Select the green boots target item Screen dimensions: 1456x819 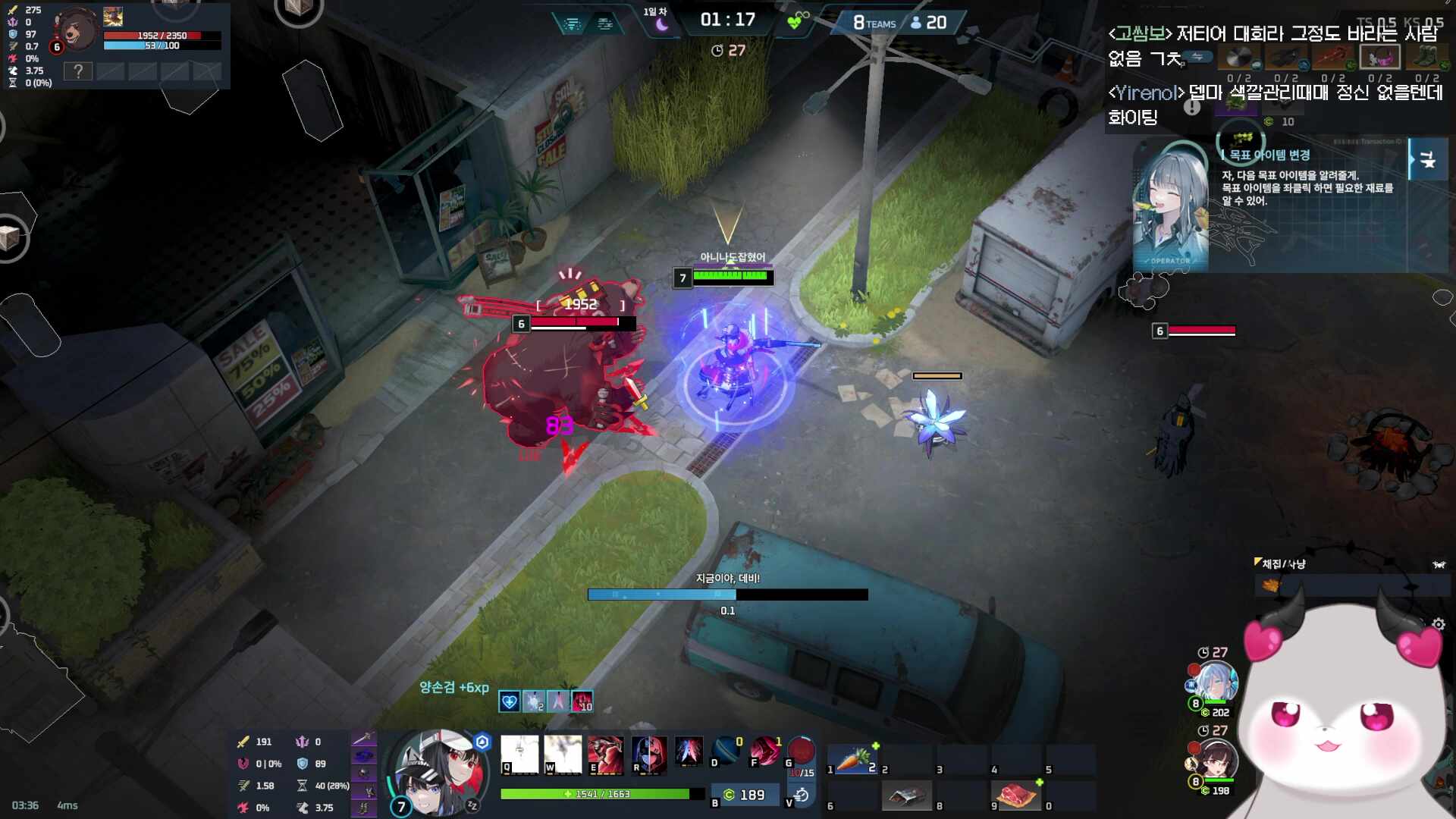pyautogui.click(x=1426, y=57)
